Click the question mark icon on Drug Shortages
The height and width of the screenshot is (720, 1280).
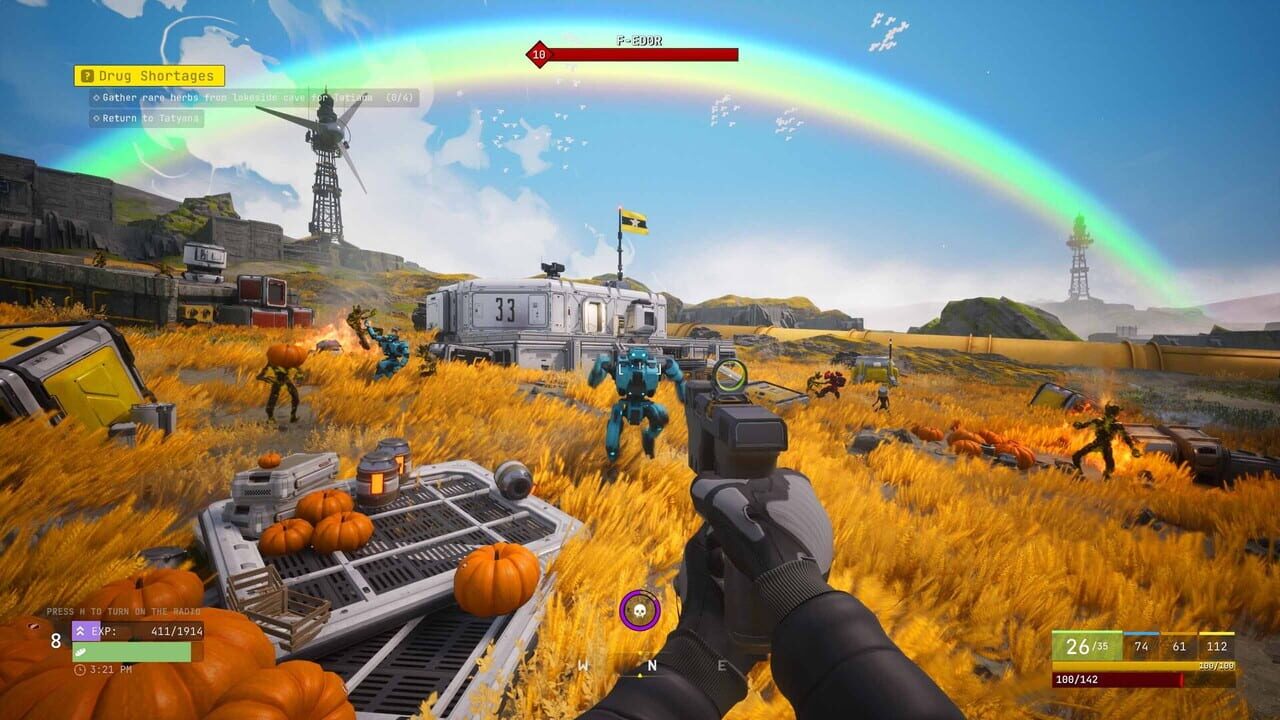click(x=88, y=73)
